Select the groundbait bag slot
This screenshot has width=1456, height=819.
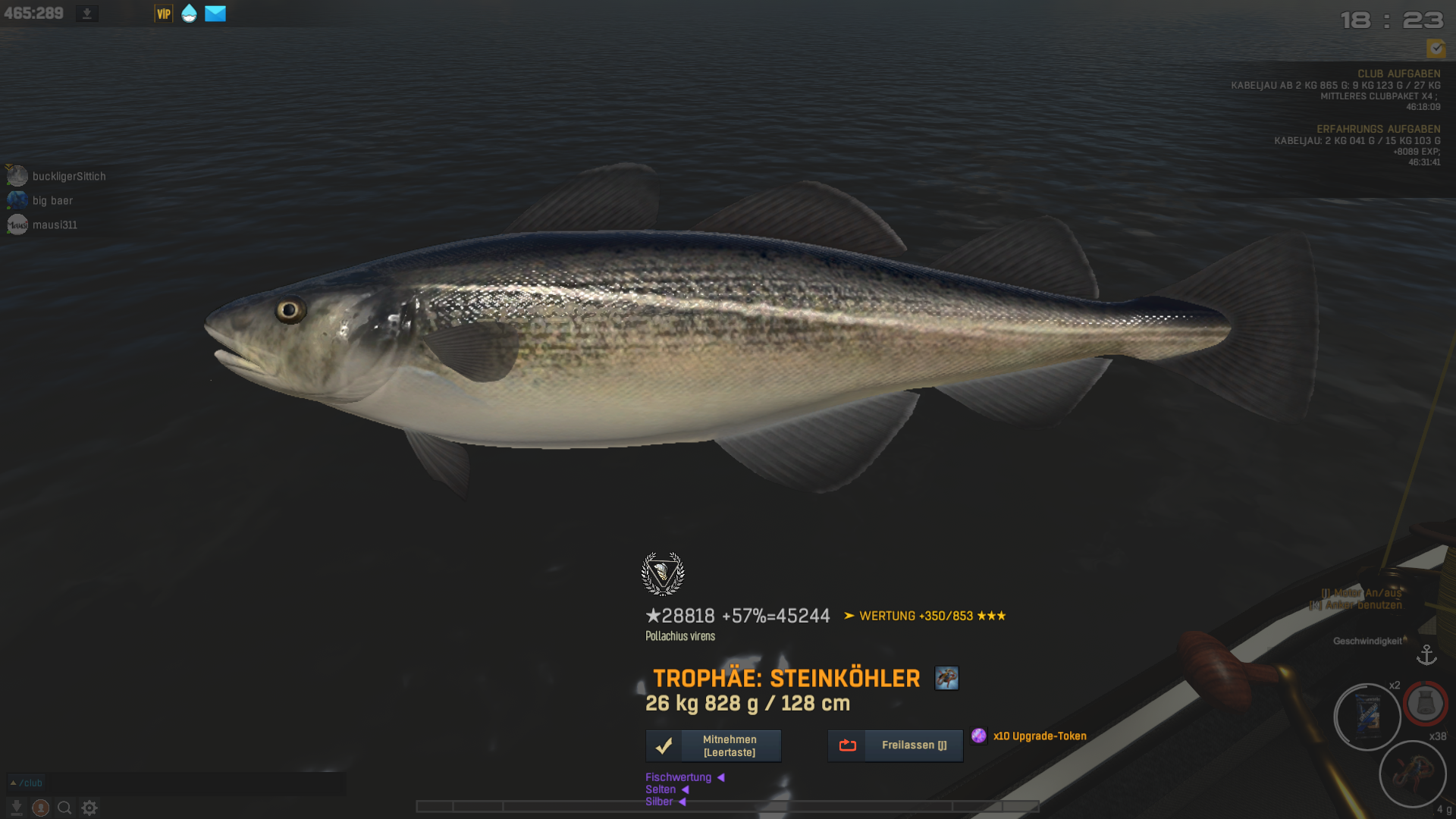click(1367, 717)
